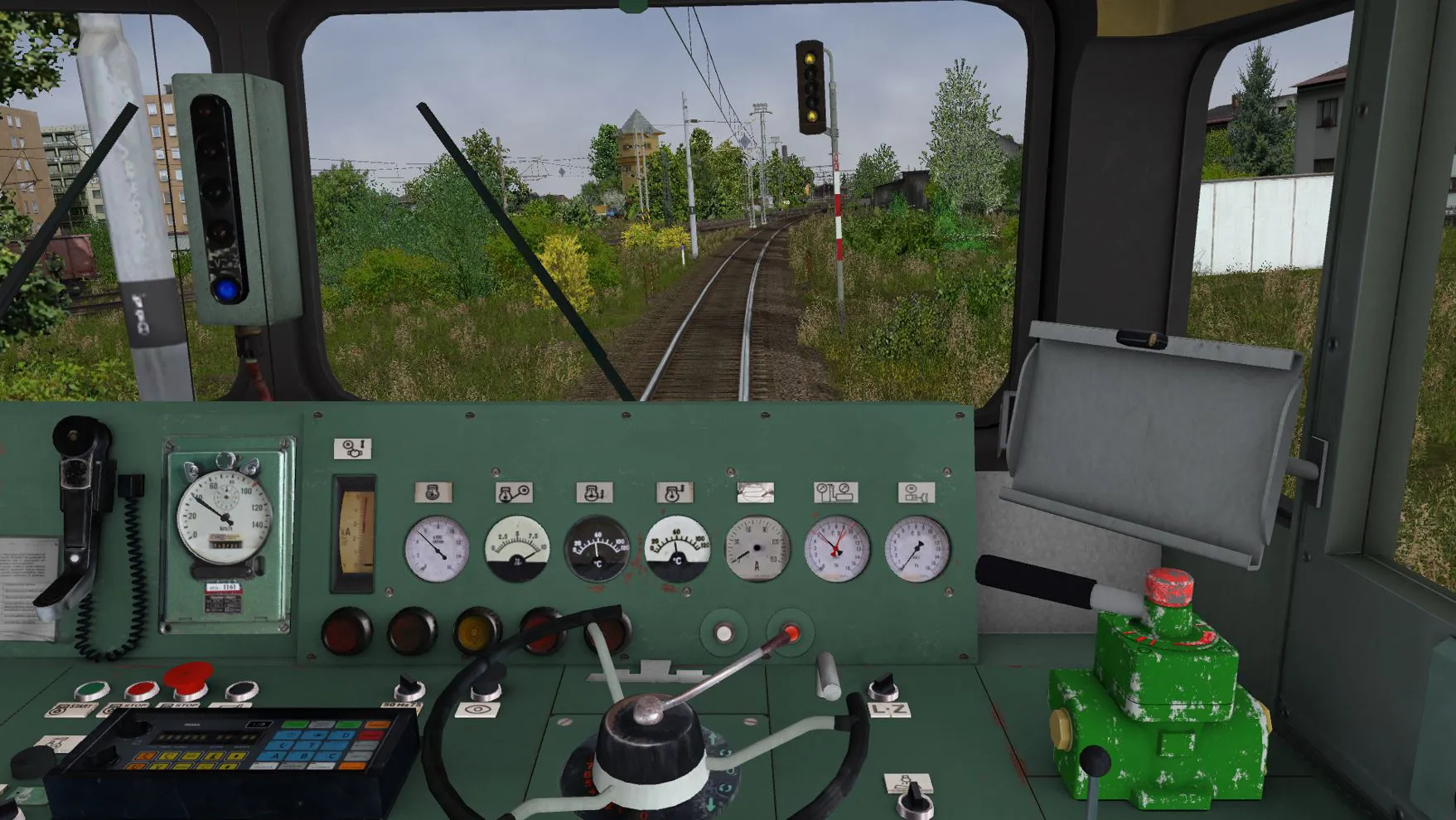Push the flat red STOP button
The width and height of the screenshot is (1456, 820).
tap(141, 690)
